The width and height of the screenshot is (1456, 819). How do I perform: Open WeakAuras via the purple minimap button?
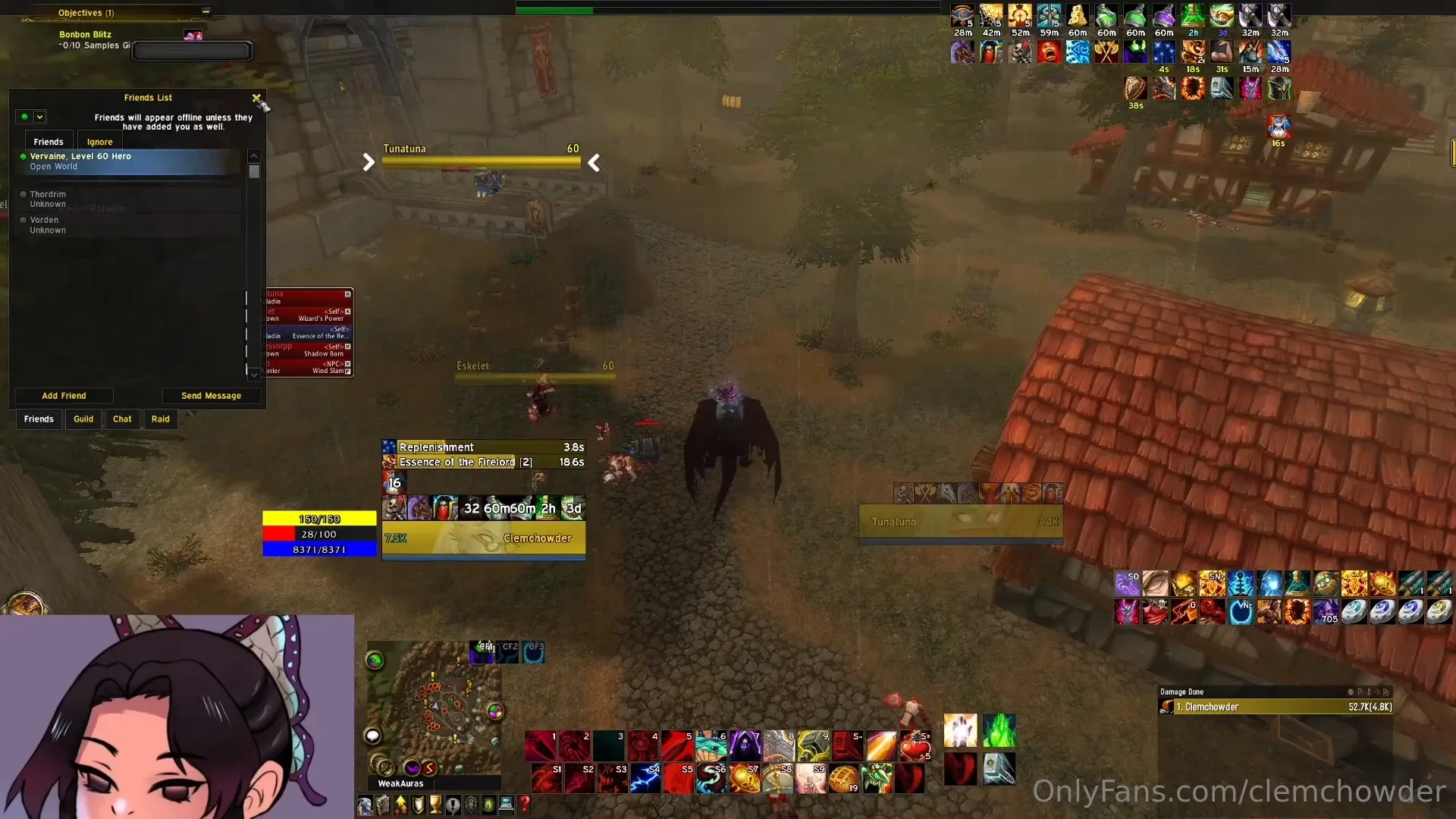(413, 768)
